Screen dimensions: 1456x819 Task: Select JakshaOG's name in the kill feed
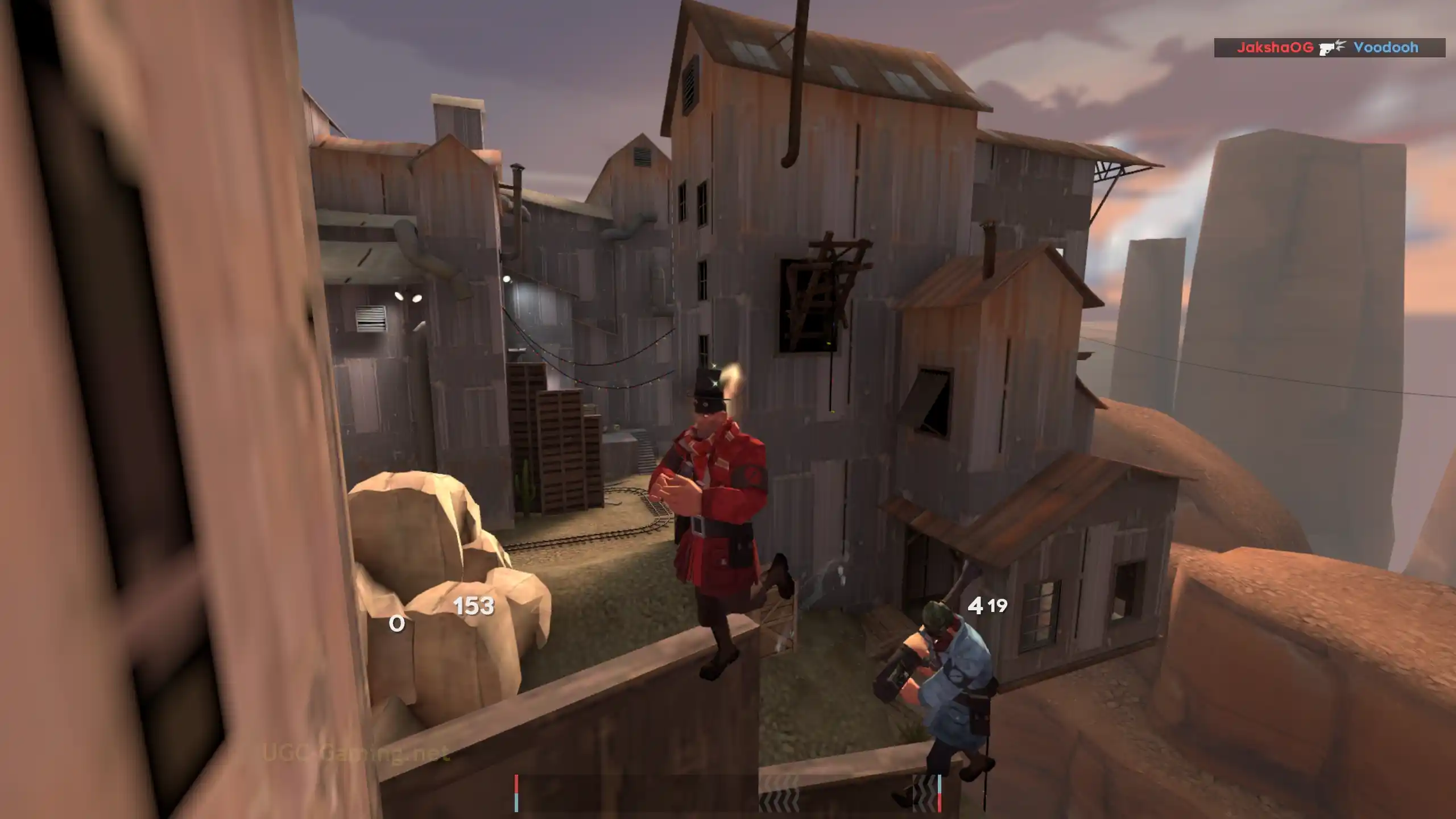click(x=1275, y=48)
